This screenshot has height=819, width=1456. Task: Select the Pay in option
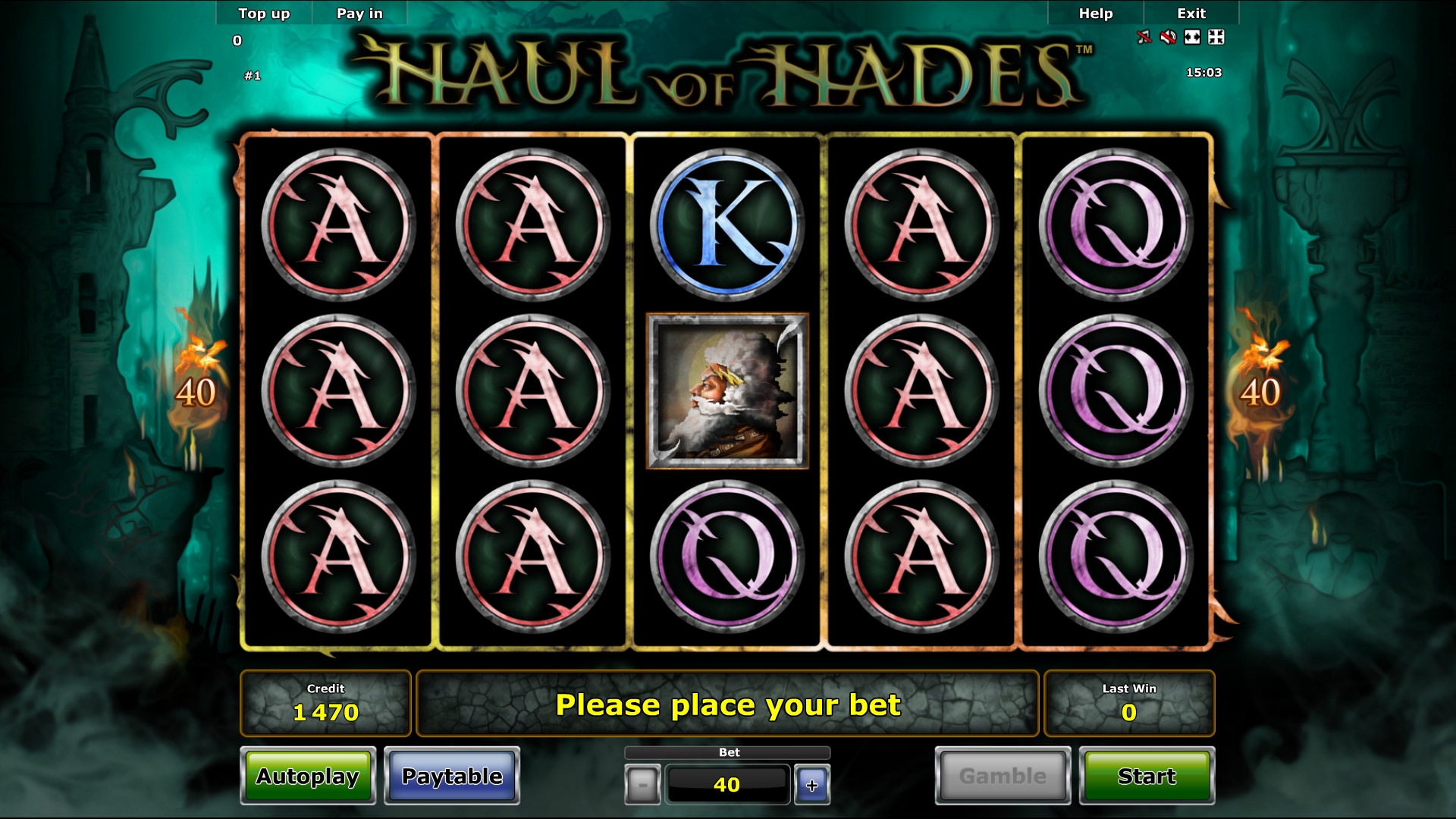[x=359, y=13]
